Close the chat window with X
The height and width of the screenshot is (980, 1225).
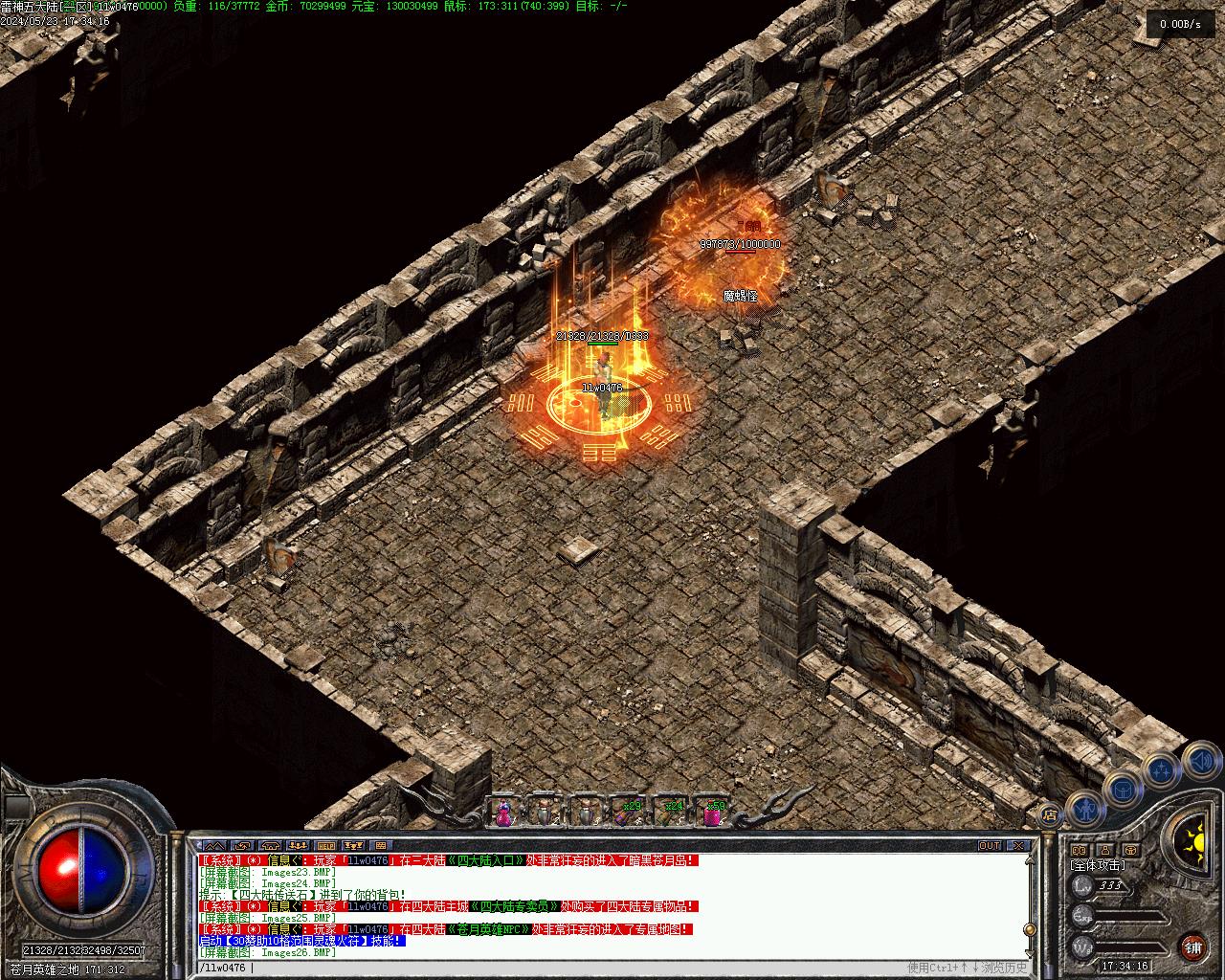tap(1018, 846)
